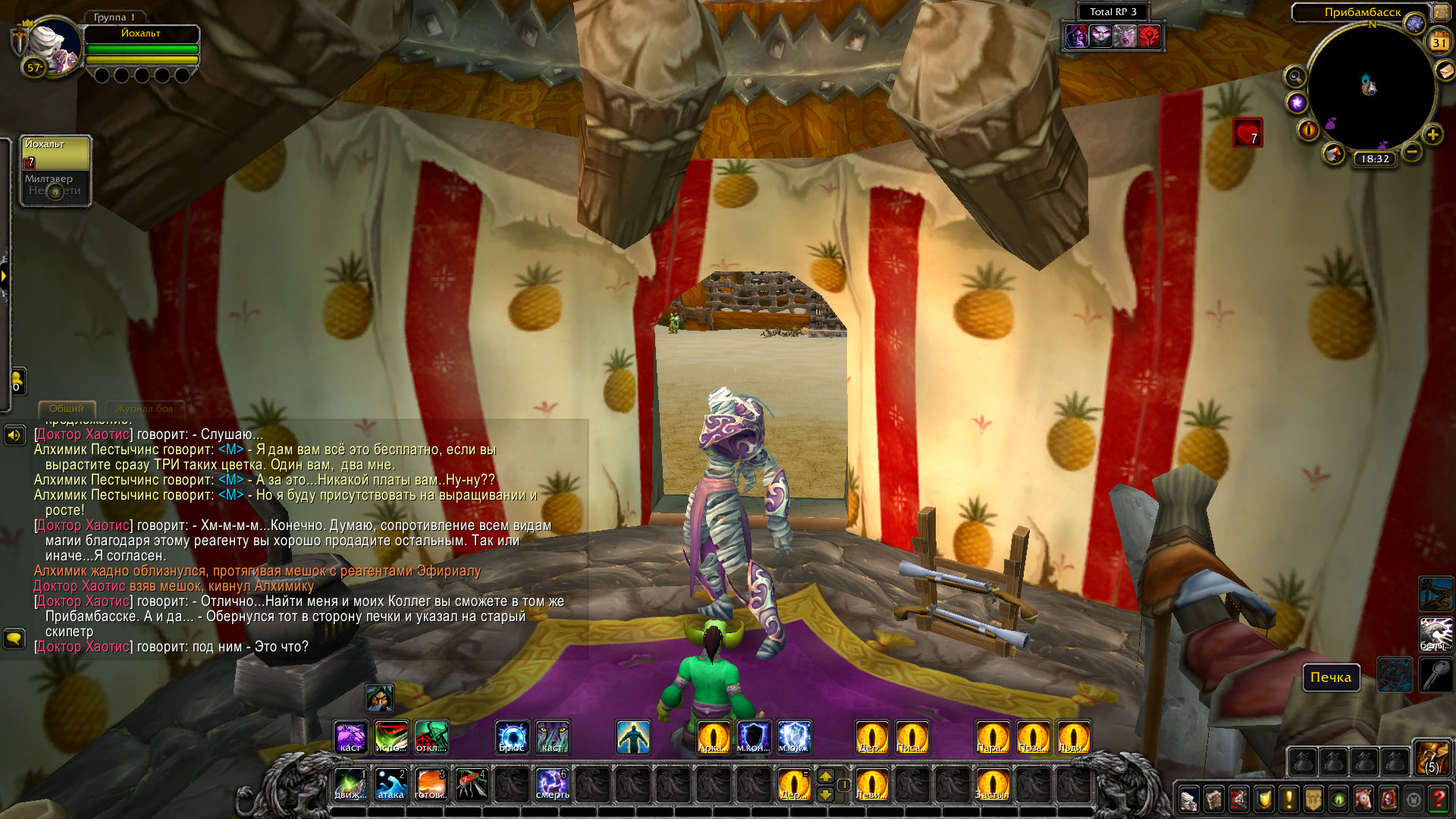Open the mounts horse micro button

coord(1363,799)
